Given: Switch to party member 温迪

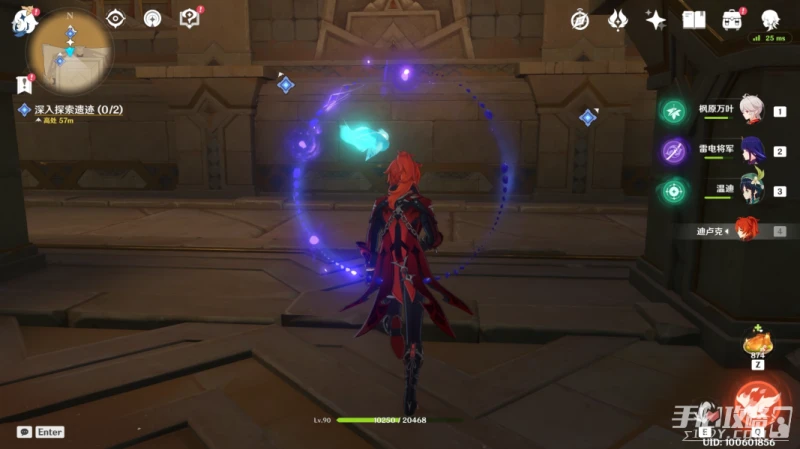Looking at the screenshot, I should point(751,191).
